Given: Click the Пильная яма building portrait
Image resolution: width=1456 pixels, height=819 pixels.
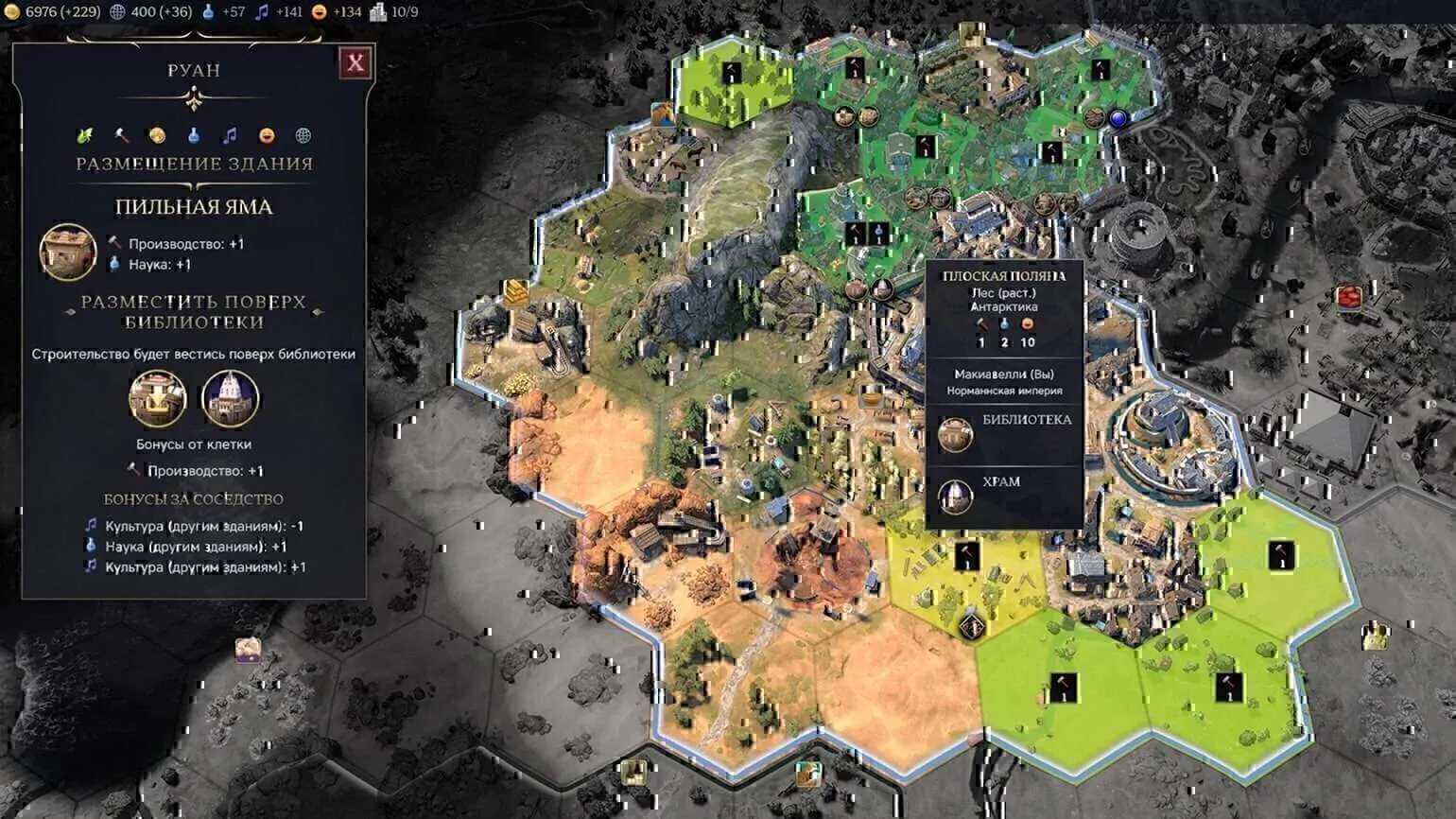Looking at the screenshot, I should point(68,253).
